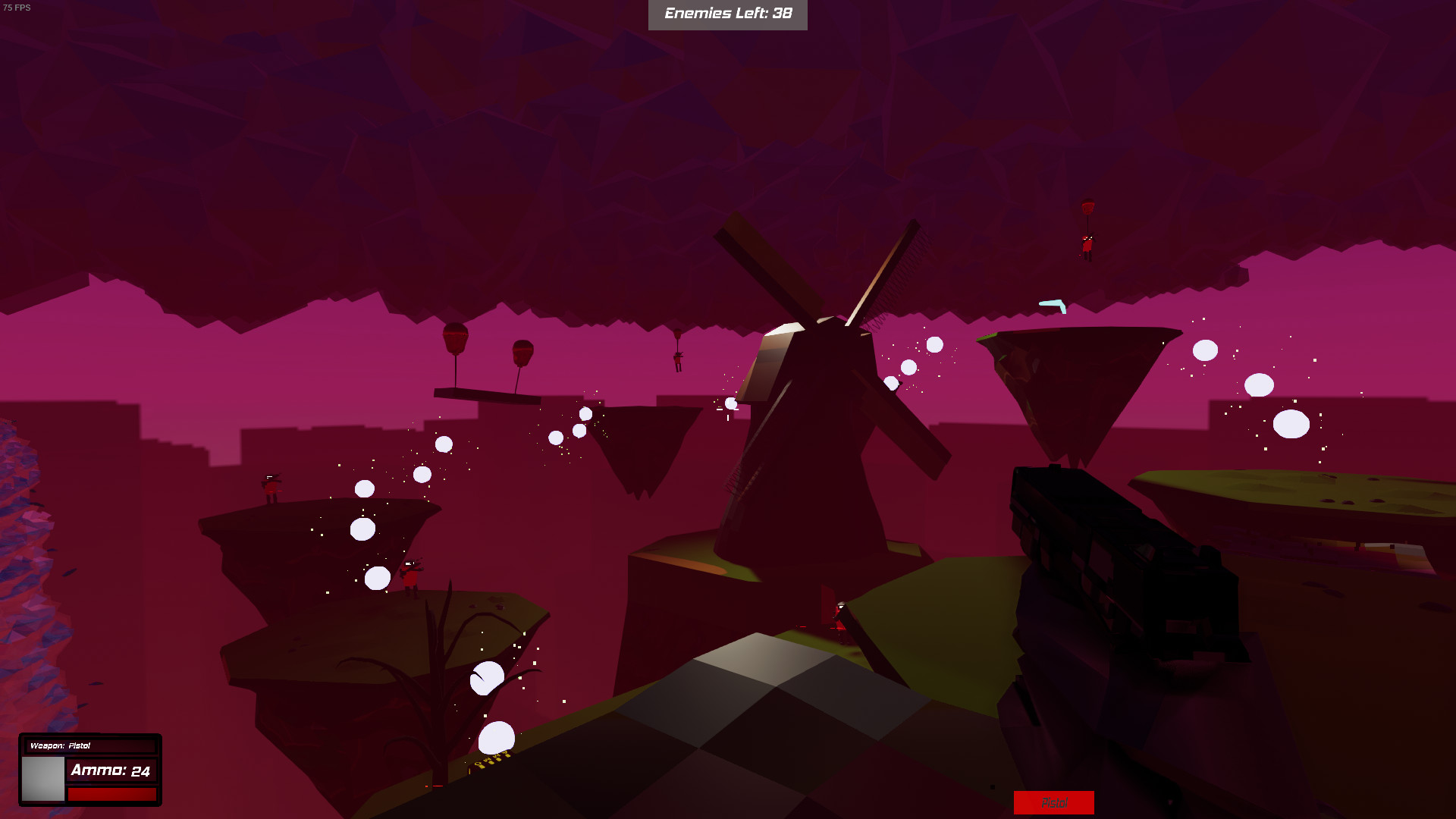Click the Ammo: 24 display panel
Image resolution: width=1456 pixels, height=819 pixels.
(112, 769)
